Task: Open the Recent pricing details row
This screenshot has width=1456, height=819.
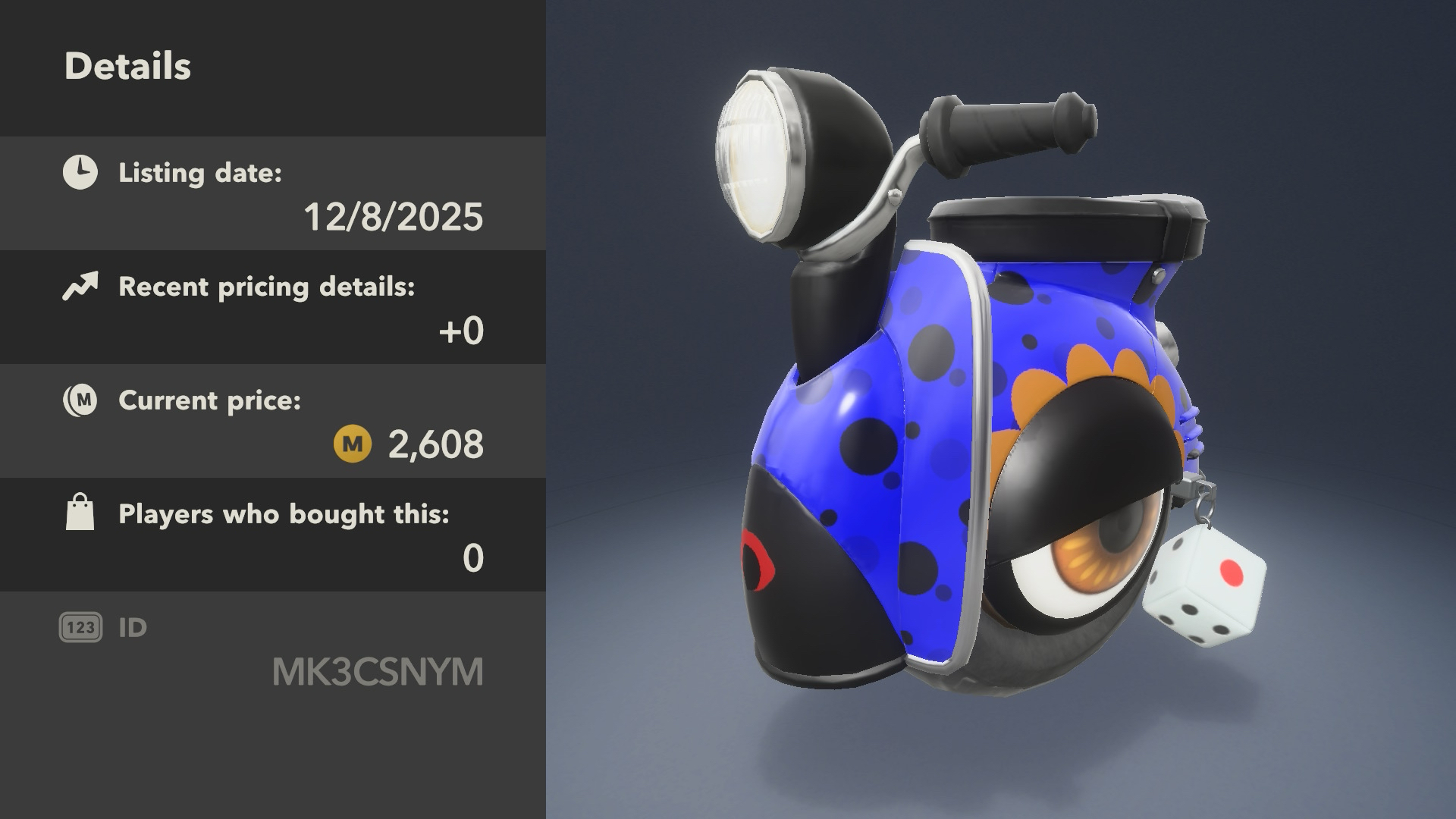Action: (x=273, y=308)
